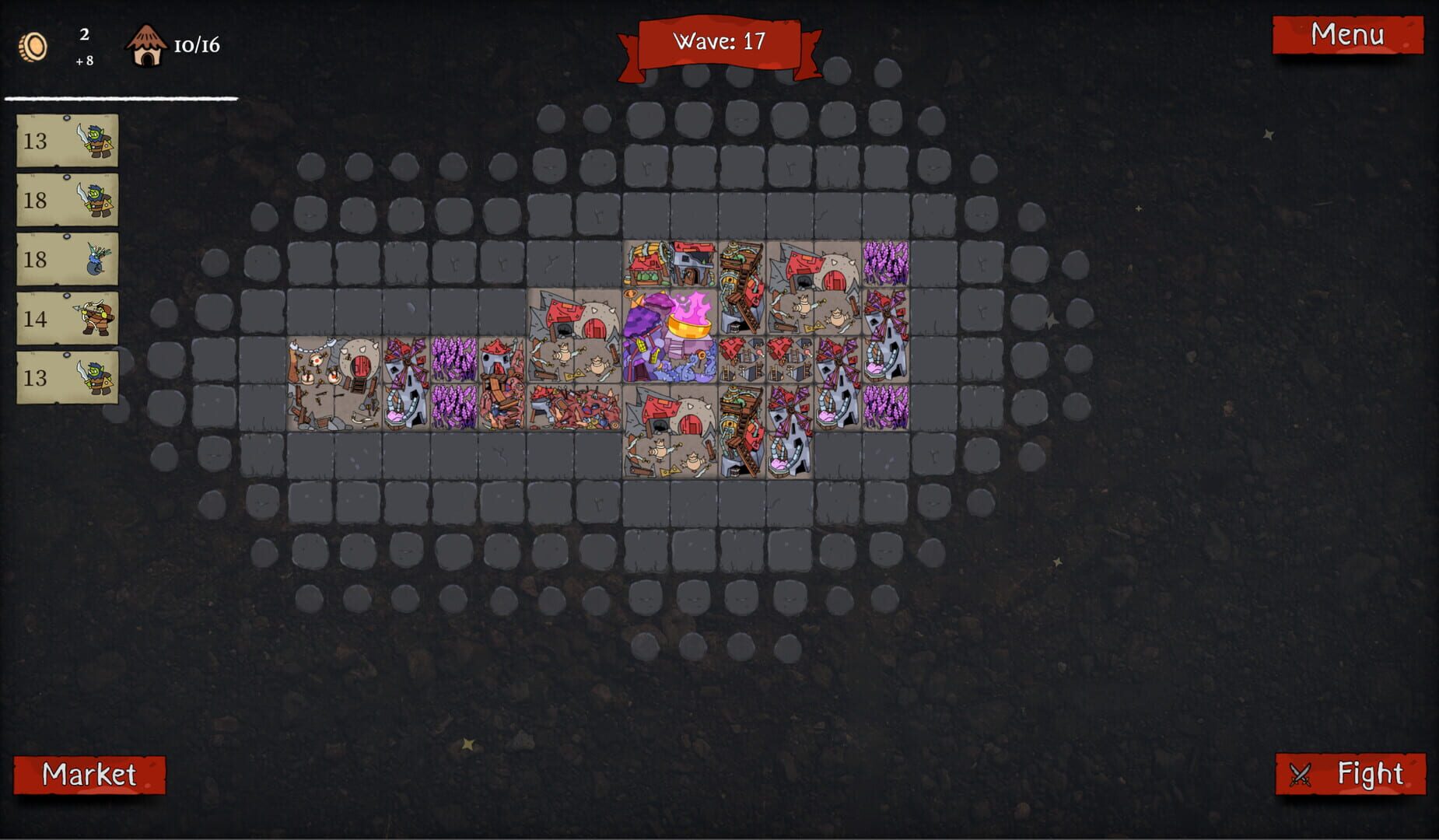Click the hut icon showing 10/16 population

[x=148, y=45]
